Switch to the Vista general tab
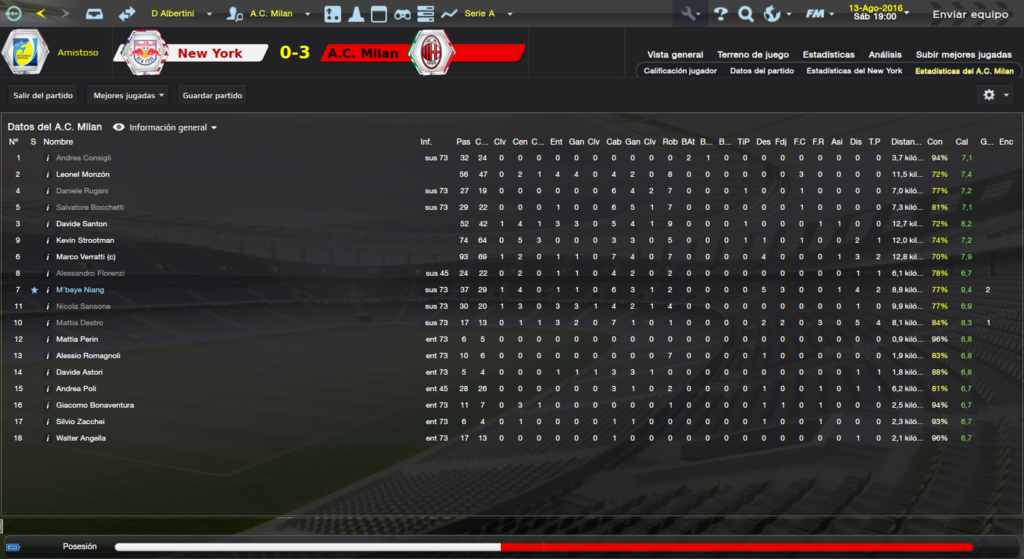 (675, 54)
